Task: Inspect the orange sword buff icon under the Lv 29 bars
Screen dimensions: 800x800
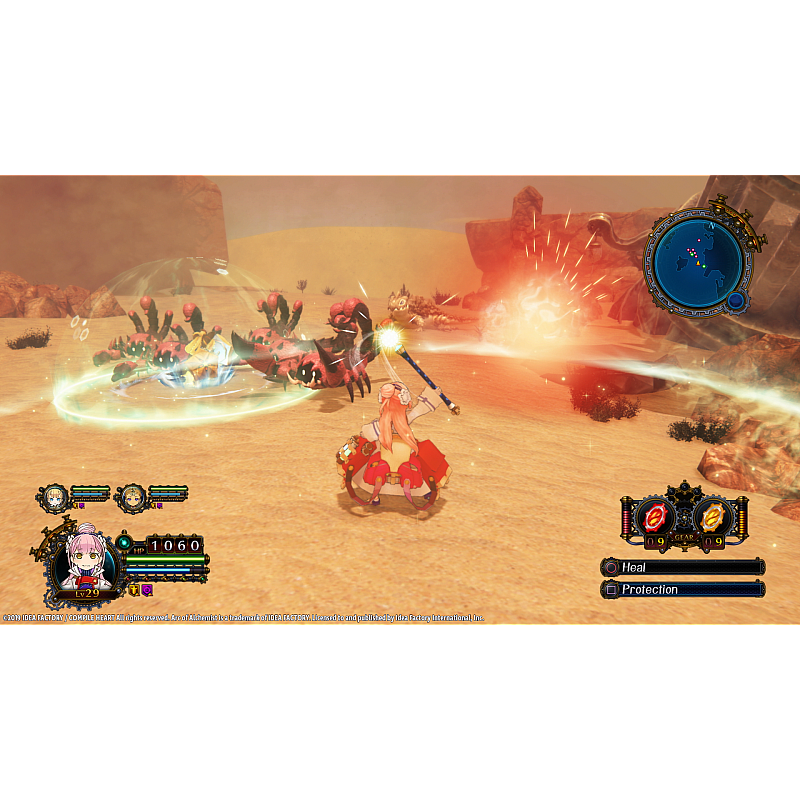Action: point(133,590)
